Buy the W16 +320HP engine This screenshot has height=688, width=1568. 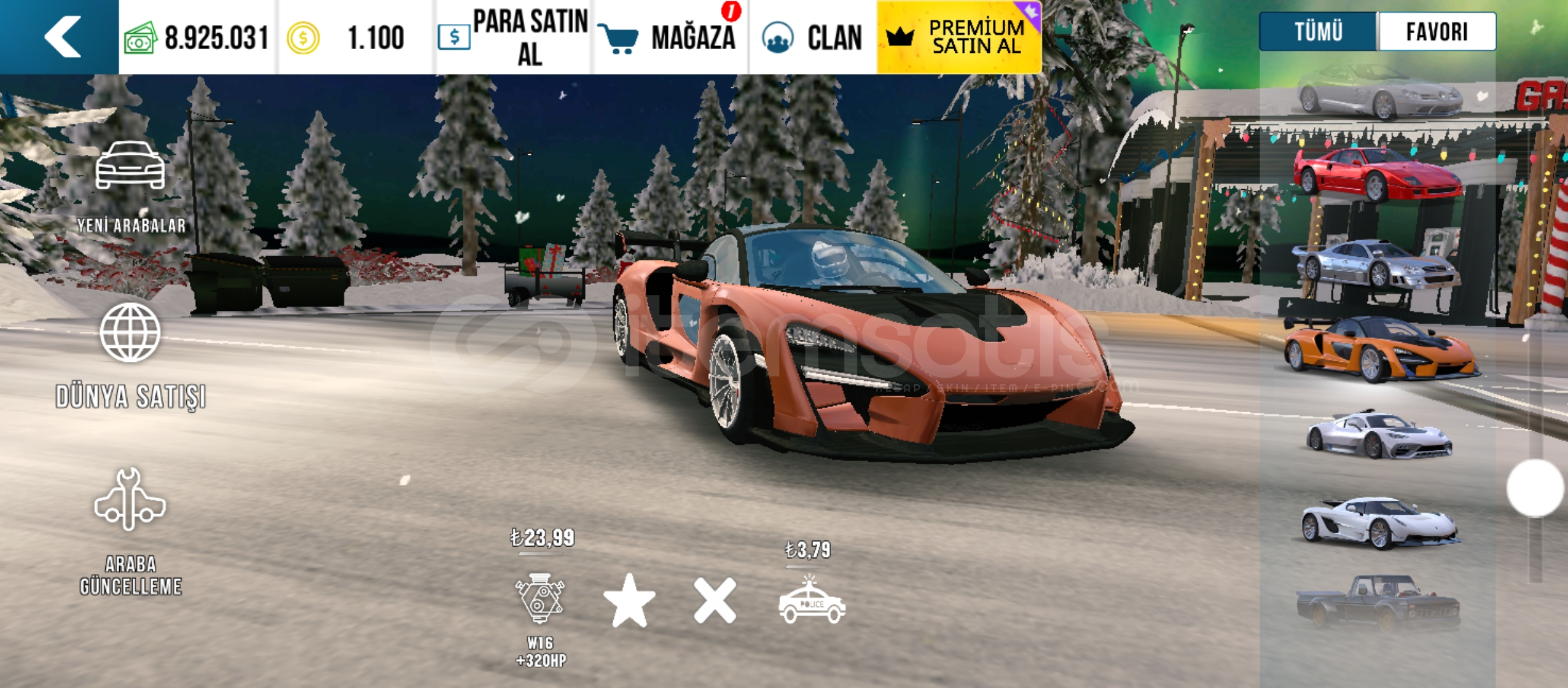point(541,600)
